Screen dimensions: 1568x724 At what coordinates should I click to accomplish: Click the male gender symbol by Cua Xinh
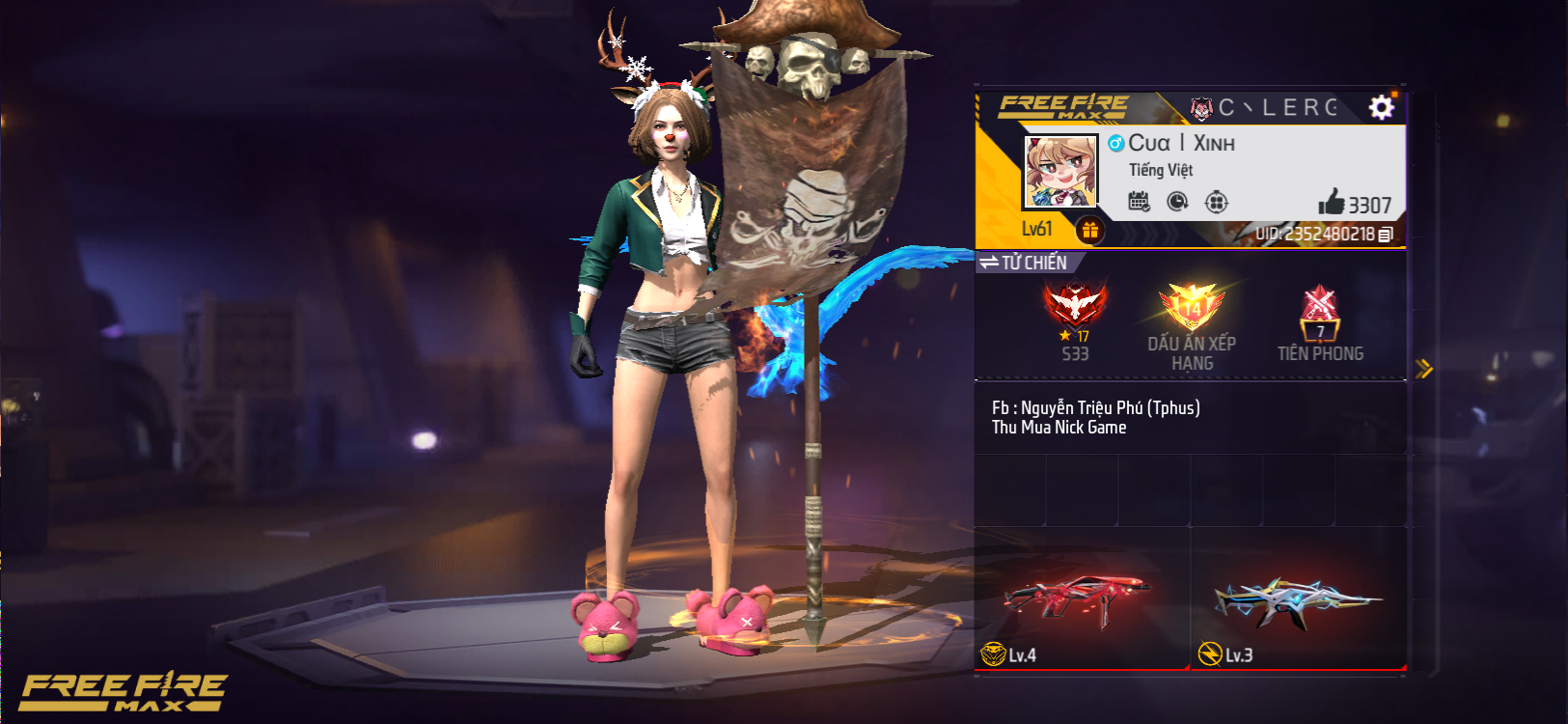(1114, 143)
